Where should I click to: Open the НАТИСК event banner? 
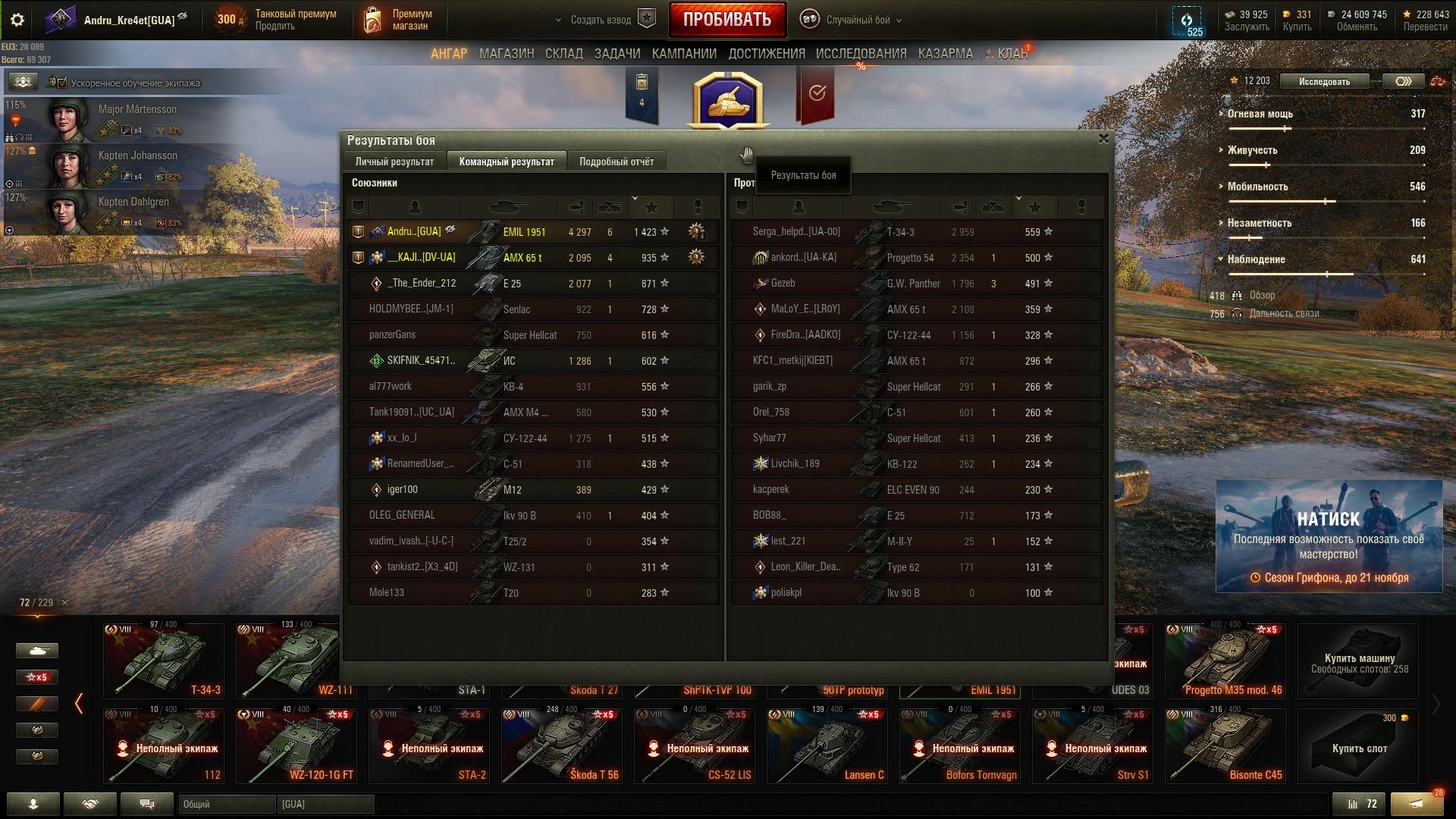tap(1328, 536)
